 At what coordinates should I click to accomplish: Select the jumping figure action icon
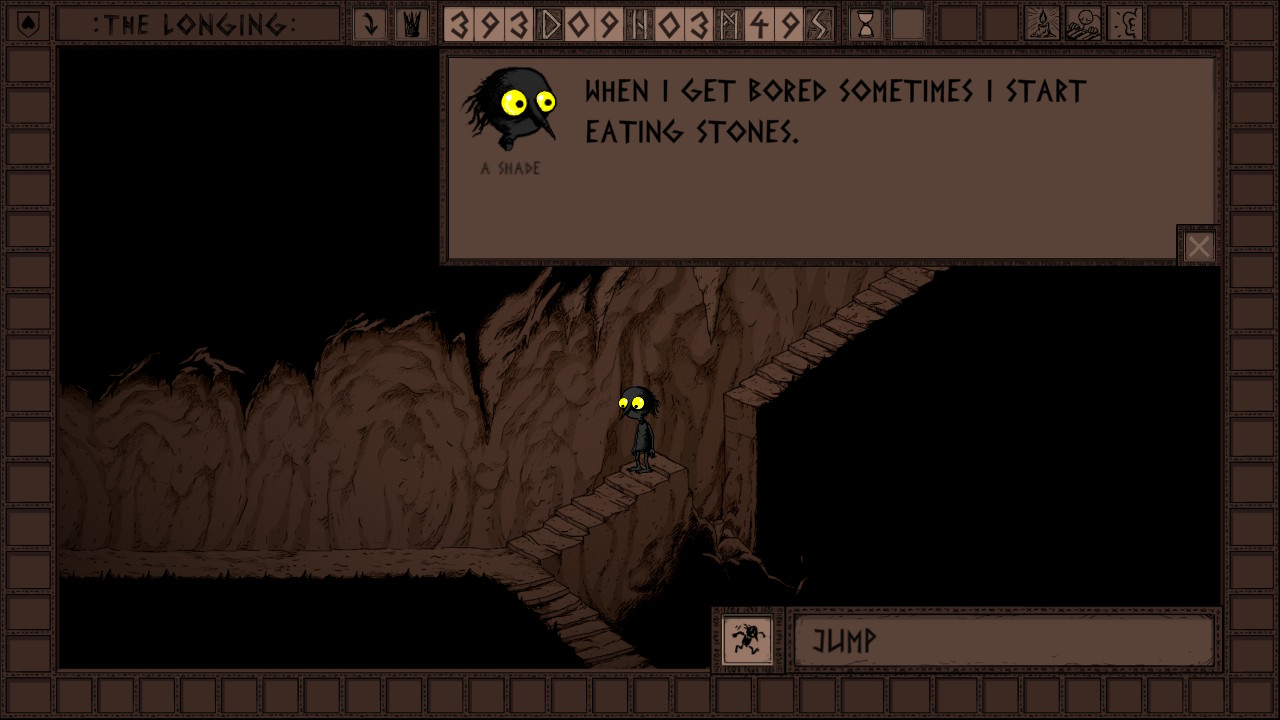[x=747, y=640]
